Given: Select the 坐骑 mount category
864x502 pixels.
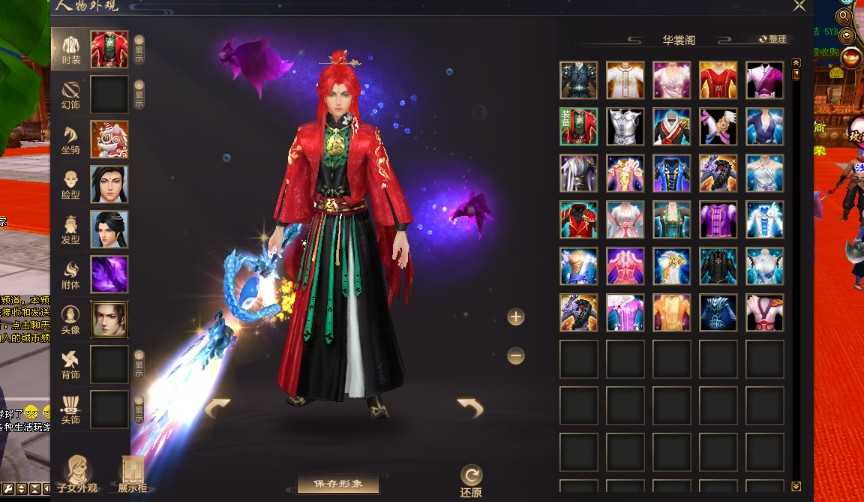Looking at the screenshot, I should coord(70,140).
